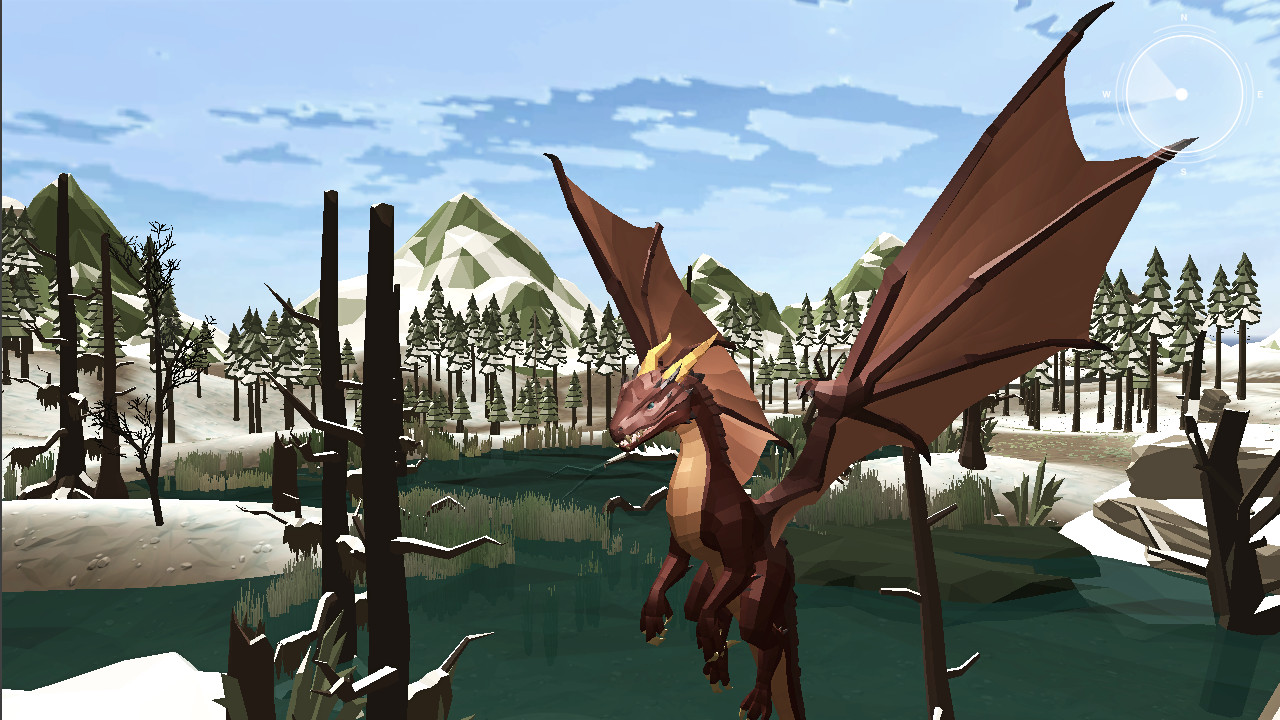Click the S marker on the compass
The width and height of the screenshot is (1280, 720).
[1183, 170]
